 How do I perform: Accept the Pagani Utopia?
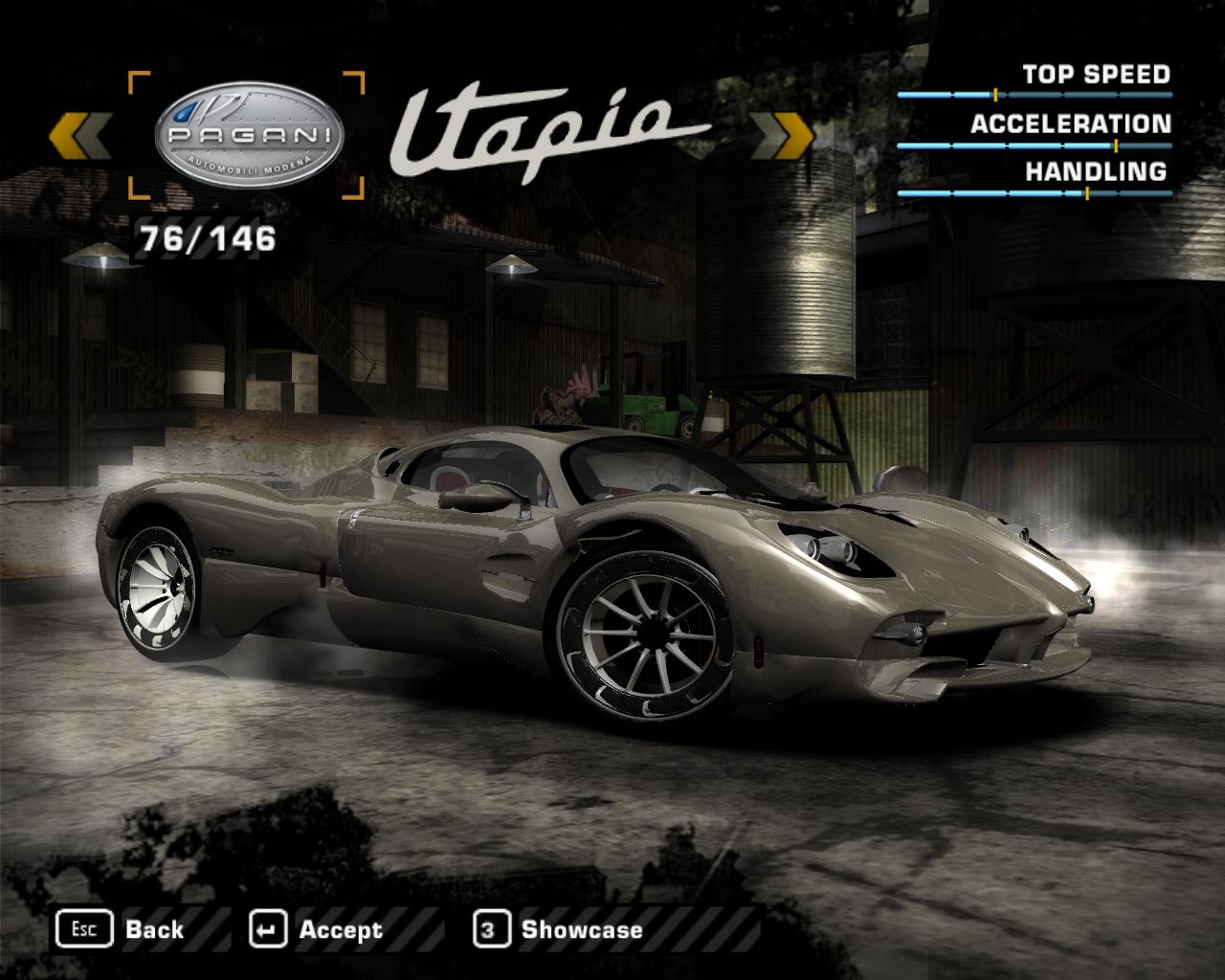316,929
